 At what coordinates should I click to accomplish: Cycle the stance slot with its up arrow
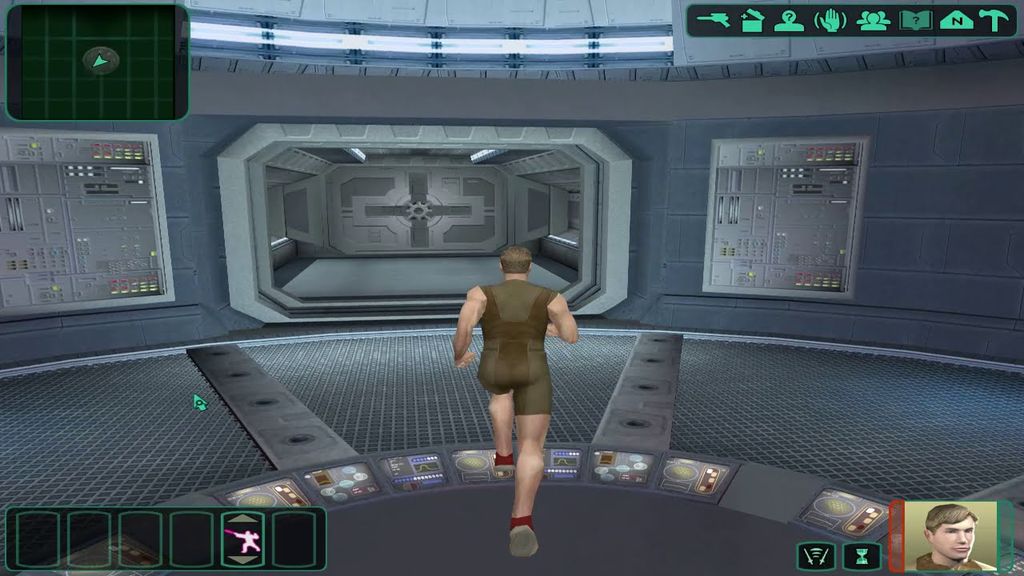click(243, 520)
